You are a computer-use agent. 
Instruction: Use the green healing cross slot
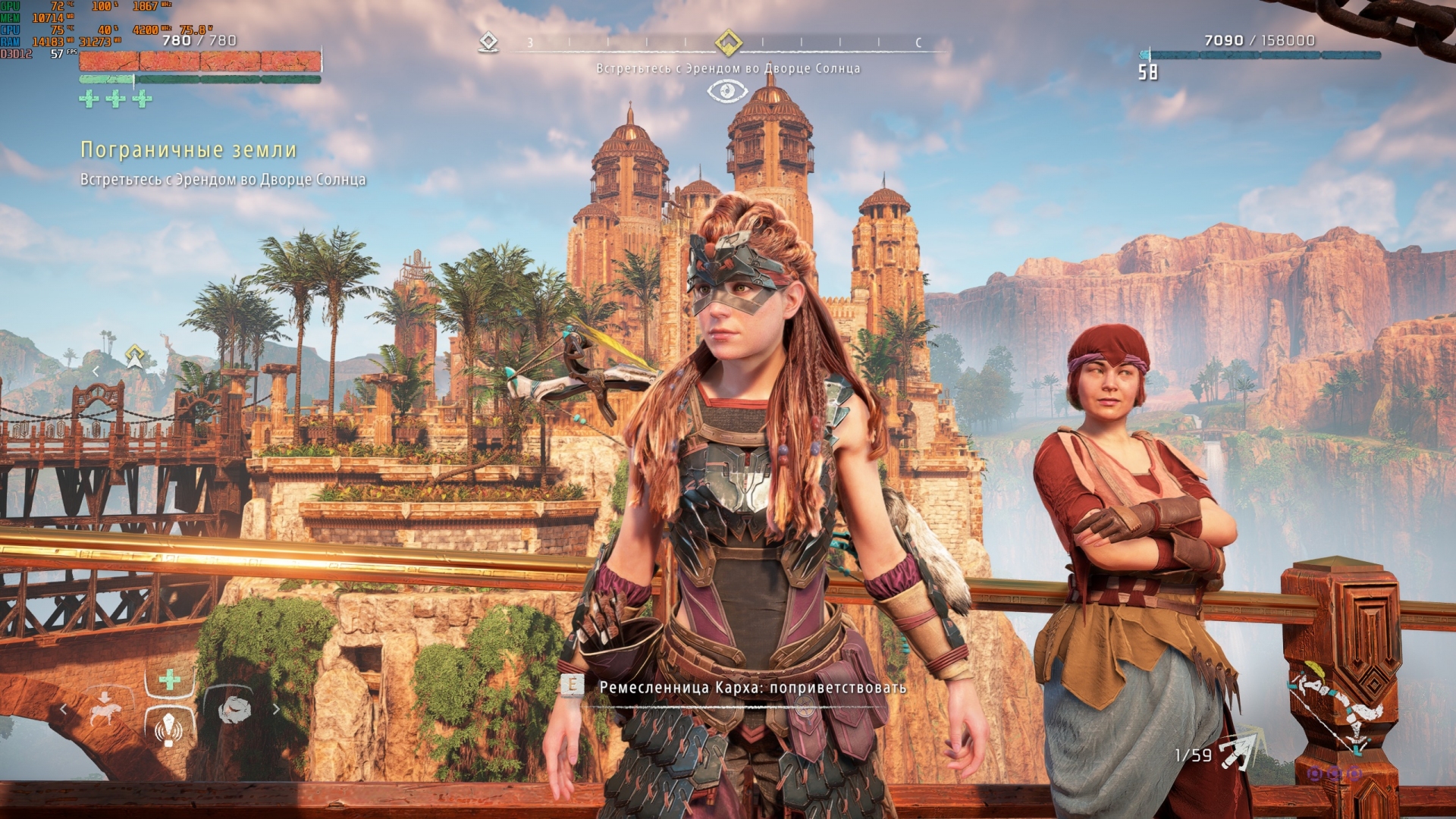click(x=170, y=679)
